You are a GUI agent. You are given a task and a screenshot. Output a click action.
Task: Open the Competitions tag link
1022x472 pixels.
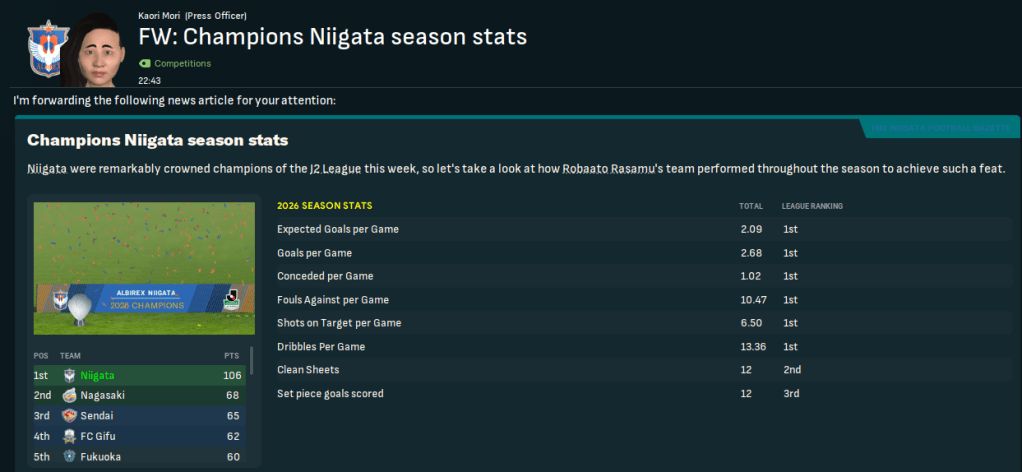[x=182, y=63]
